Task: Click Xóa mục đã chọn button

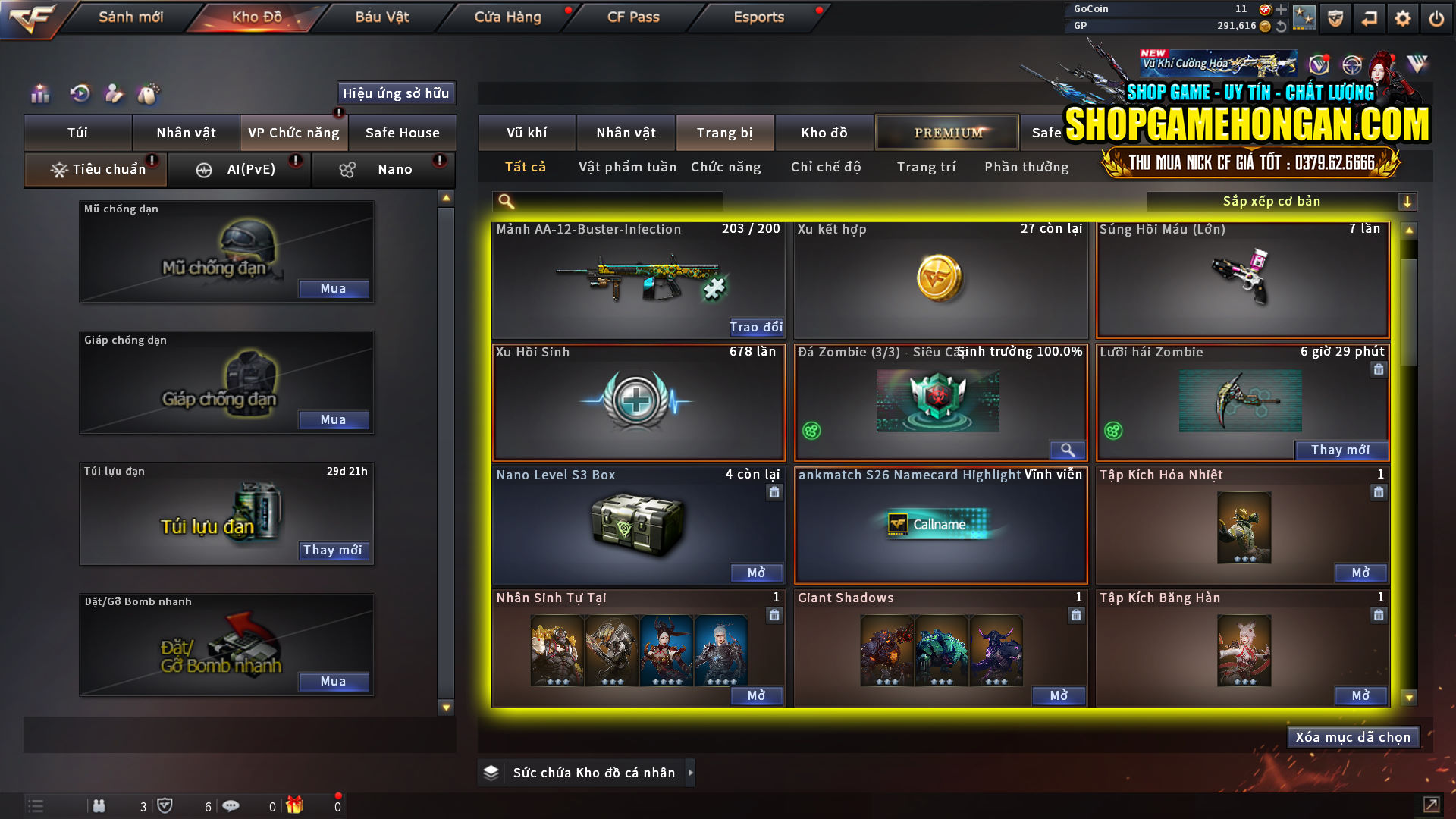Action: pos(1353,736)
